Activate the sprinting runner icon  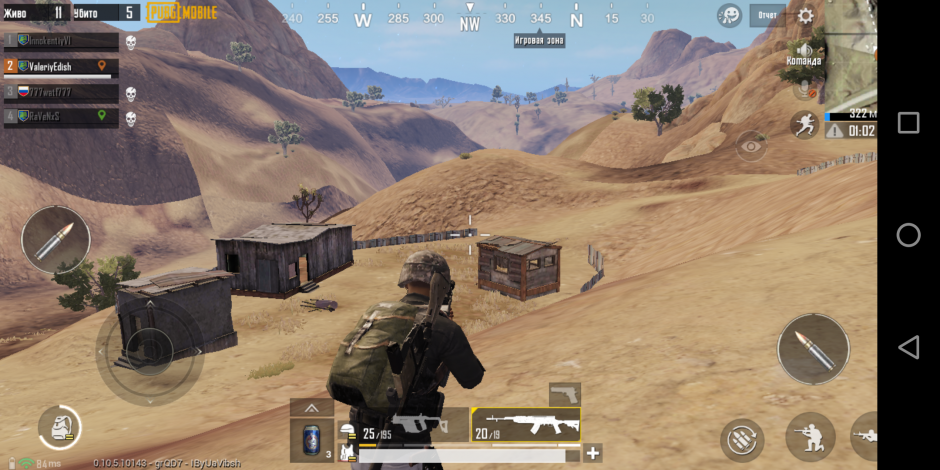click(803, 124)
